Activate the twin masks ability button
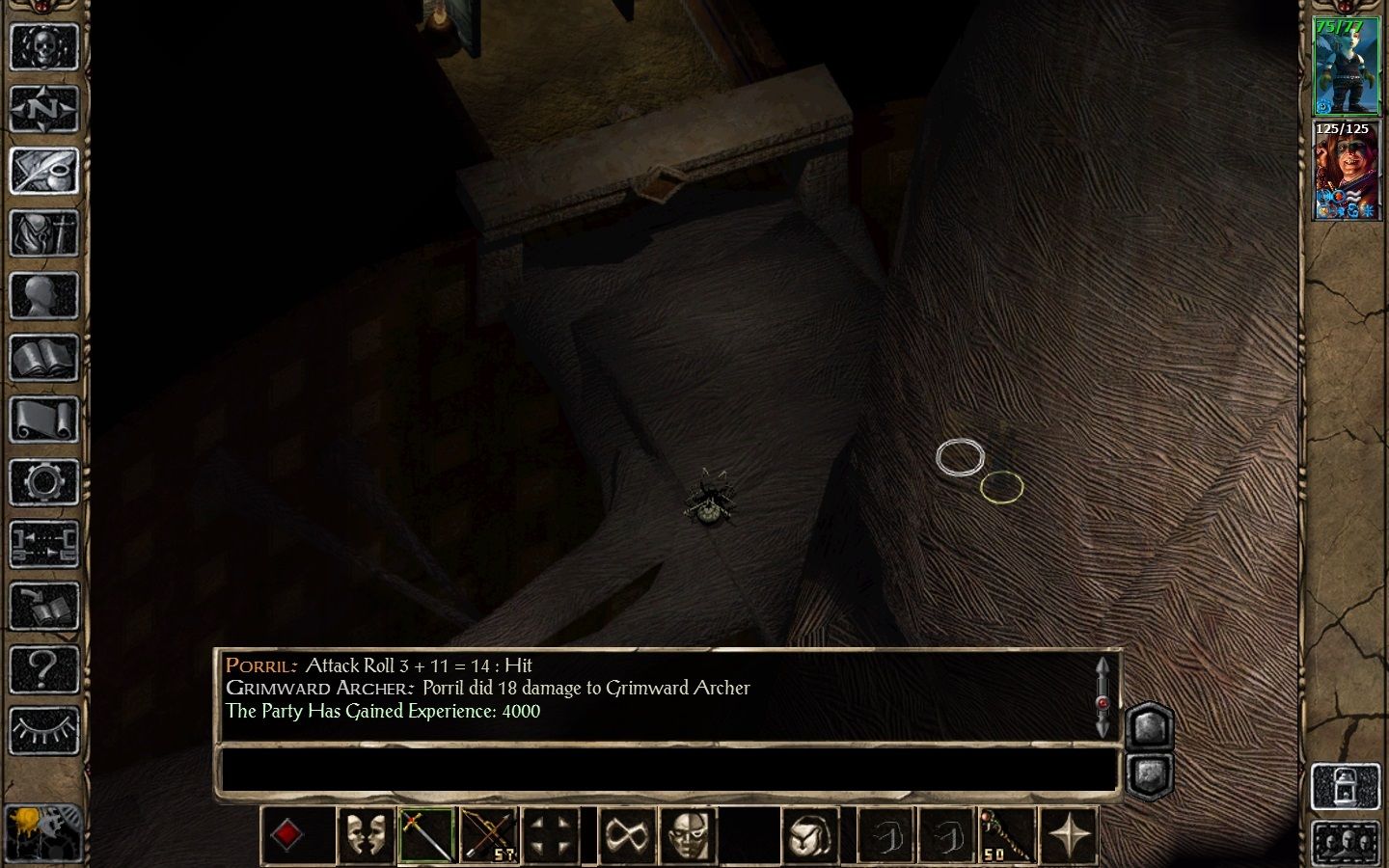The image size is (1389, 868). (x=367, y=835)
